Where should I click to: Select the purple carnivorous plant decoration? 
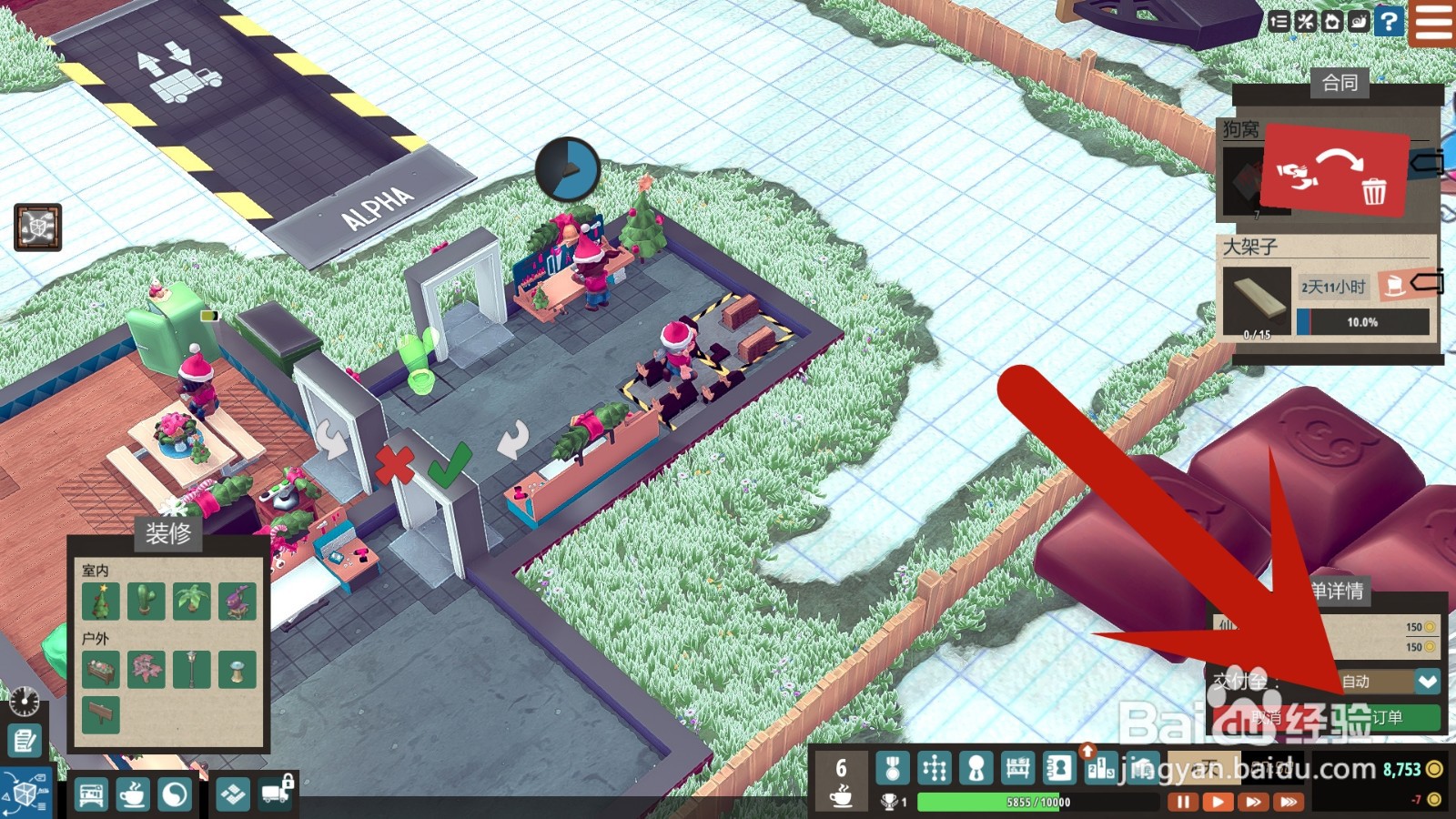pyautogui.click(x=237, y=602)
